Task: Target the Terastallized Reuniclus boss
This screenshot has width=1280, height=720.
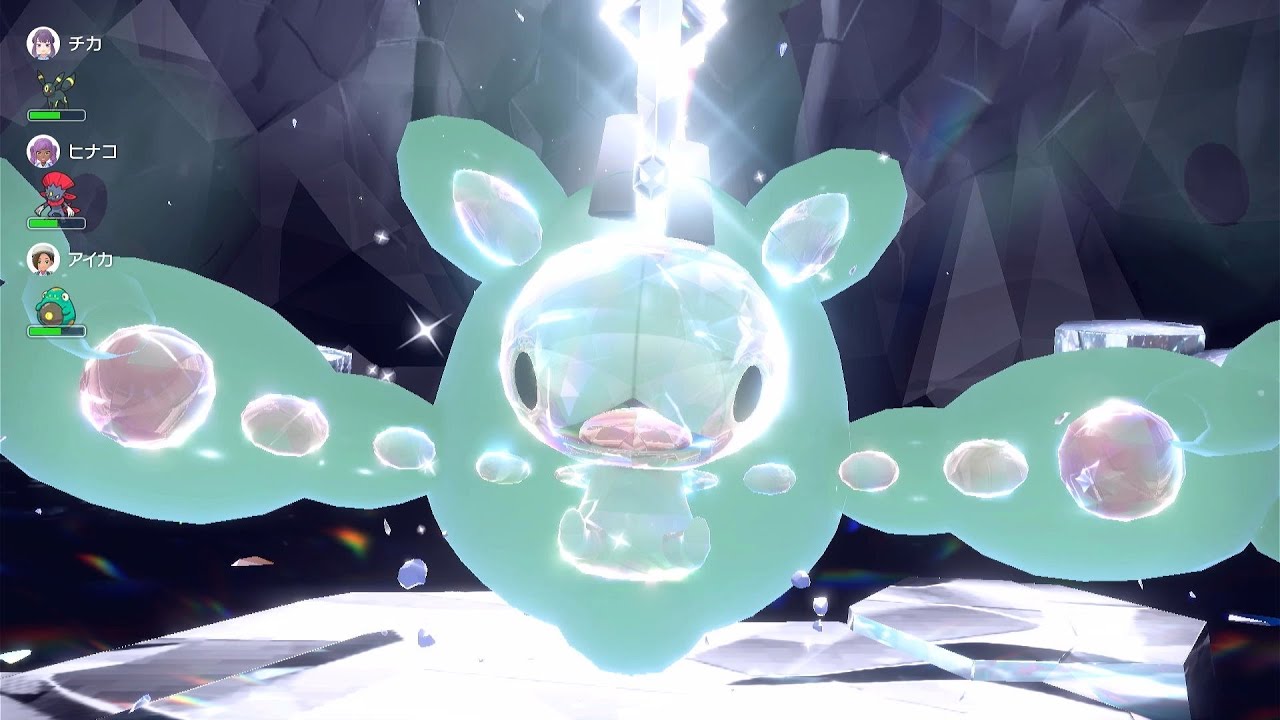Action: coord(640,400)
